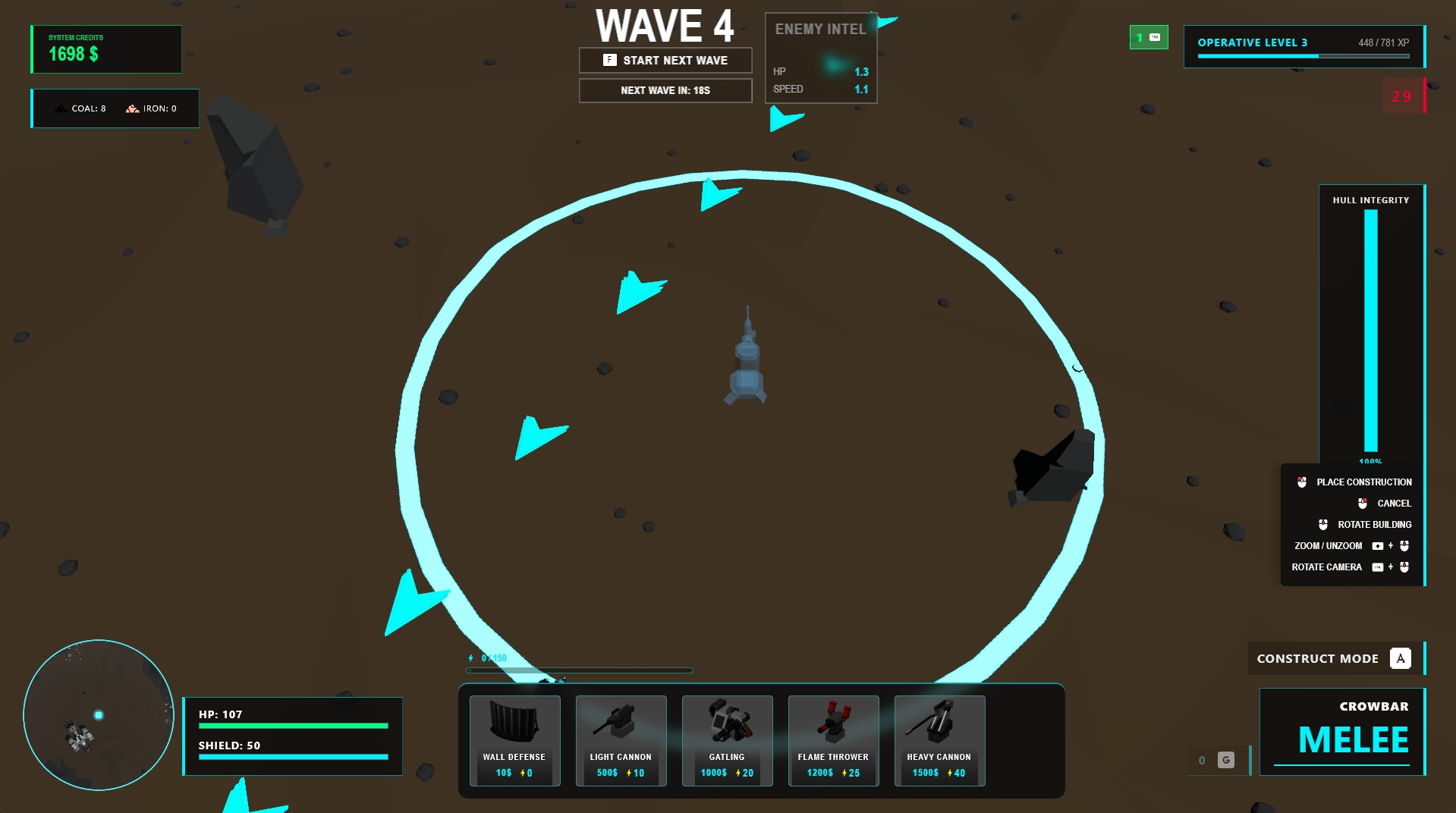
Task: Select the Crowbar melee weapon panel
Action: pyautogui.click(x=1342, y=731)
